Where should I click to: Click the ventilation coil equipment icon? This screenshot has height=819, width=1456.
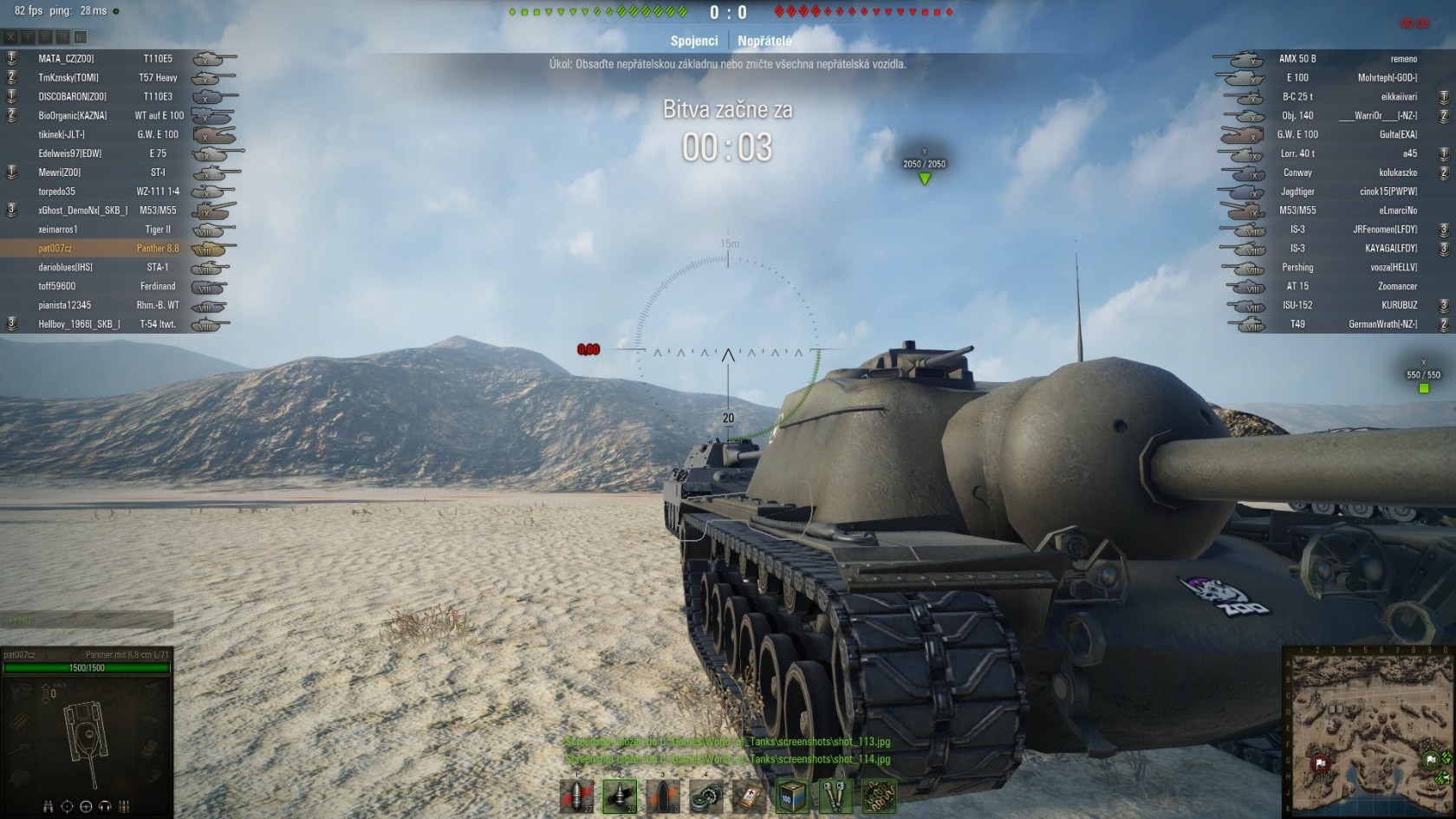878,796
